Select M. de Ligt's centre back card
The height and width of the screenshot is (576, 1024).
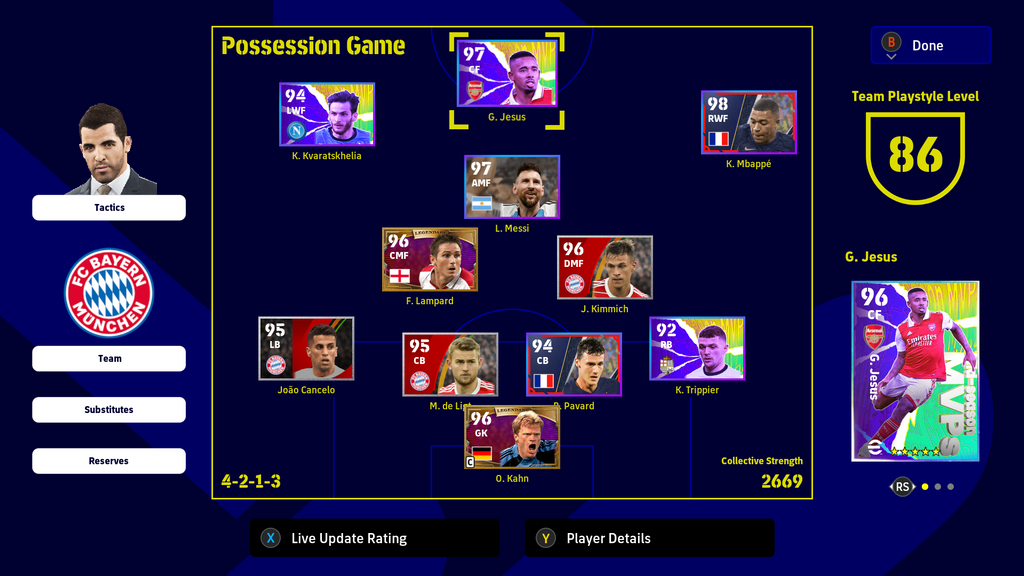(450, 364)
